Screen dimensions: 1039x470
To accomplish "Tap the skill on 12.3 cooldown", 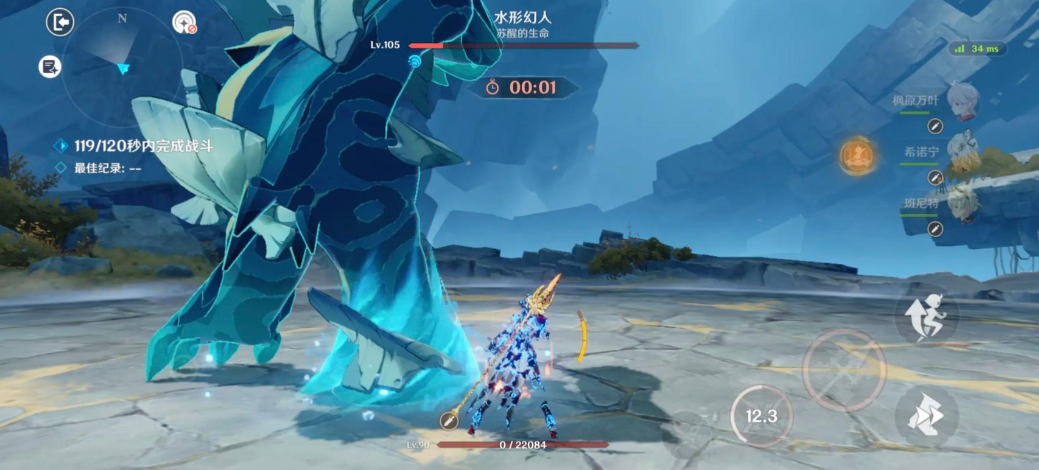I will [761, 415].
